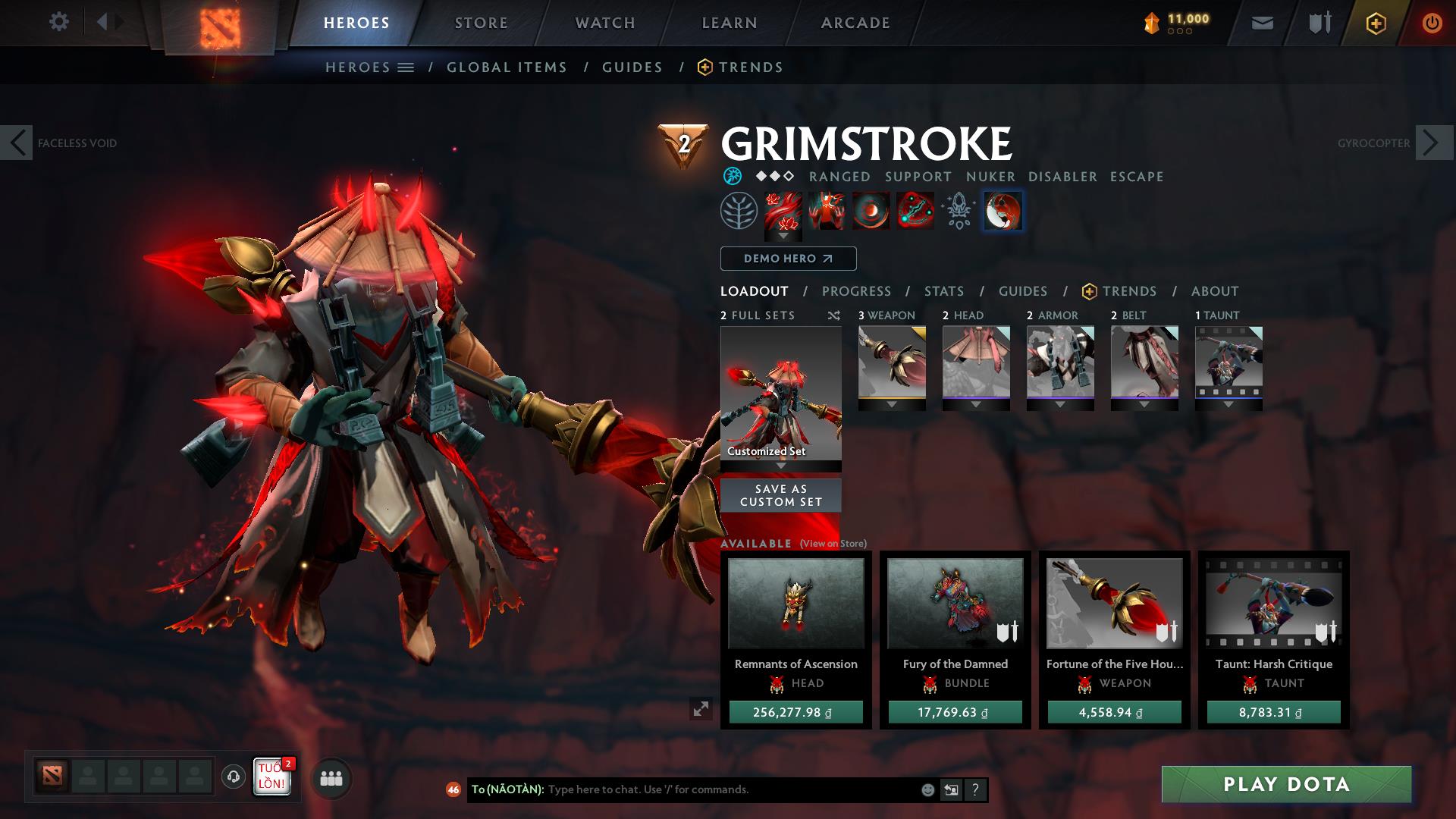The height and width of the screenshot is (819, 1456).
Task: Click the Soulbind ultimate ability icon
Action: (x=914, y=212)
